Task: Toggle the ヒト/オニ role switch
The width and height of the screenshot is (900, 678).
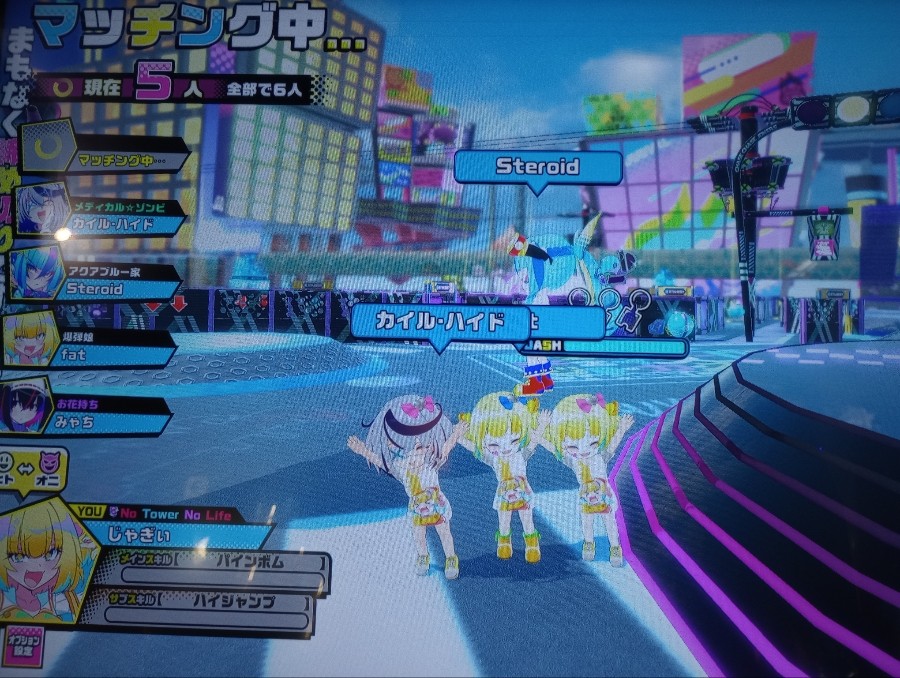Action: pos(32,470)
